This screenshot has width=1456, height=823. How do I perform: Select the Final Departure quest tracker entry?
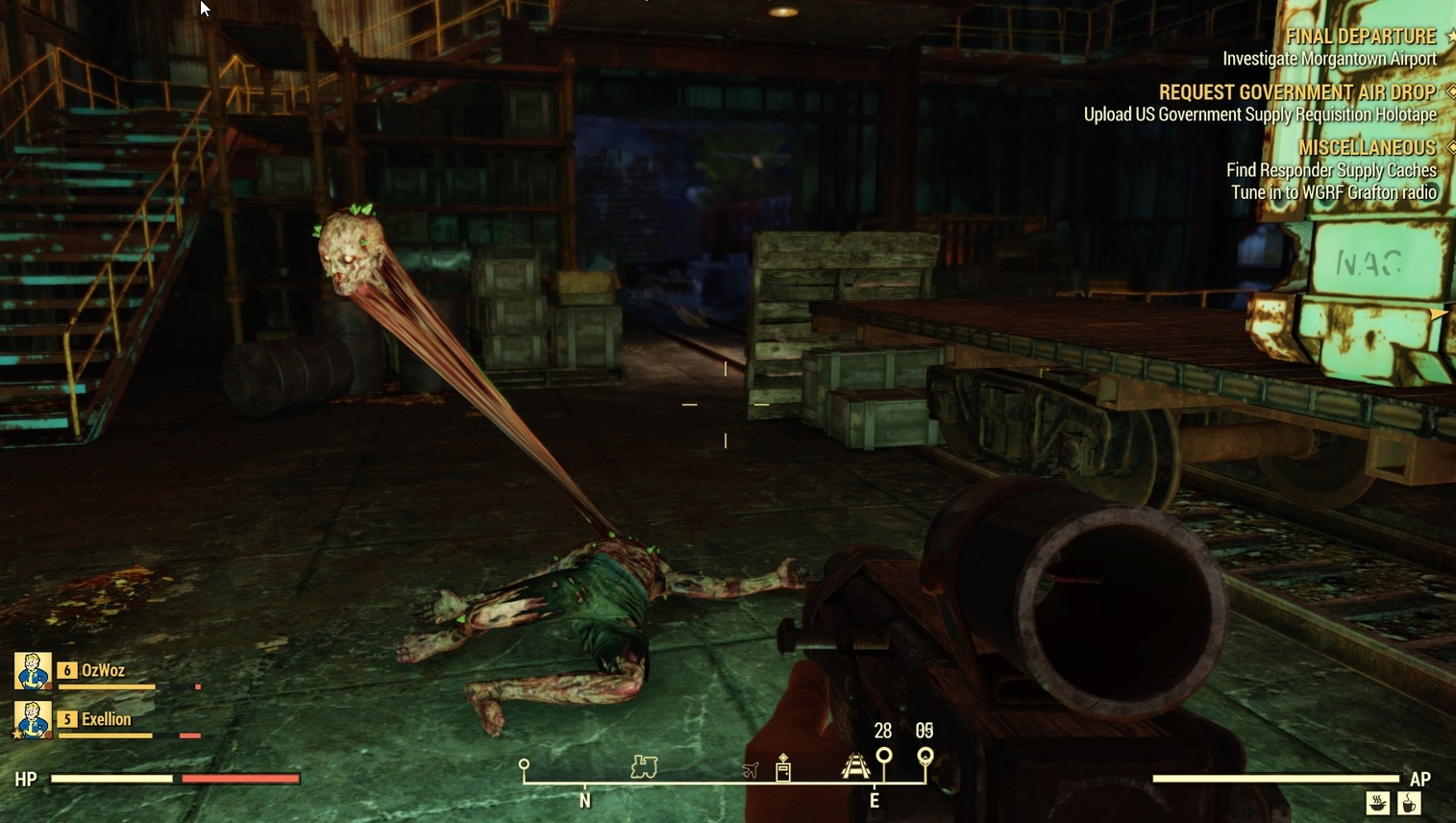[x=1360, y=37]
